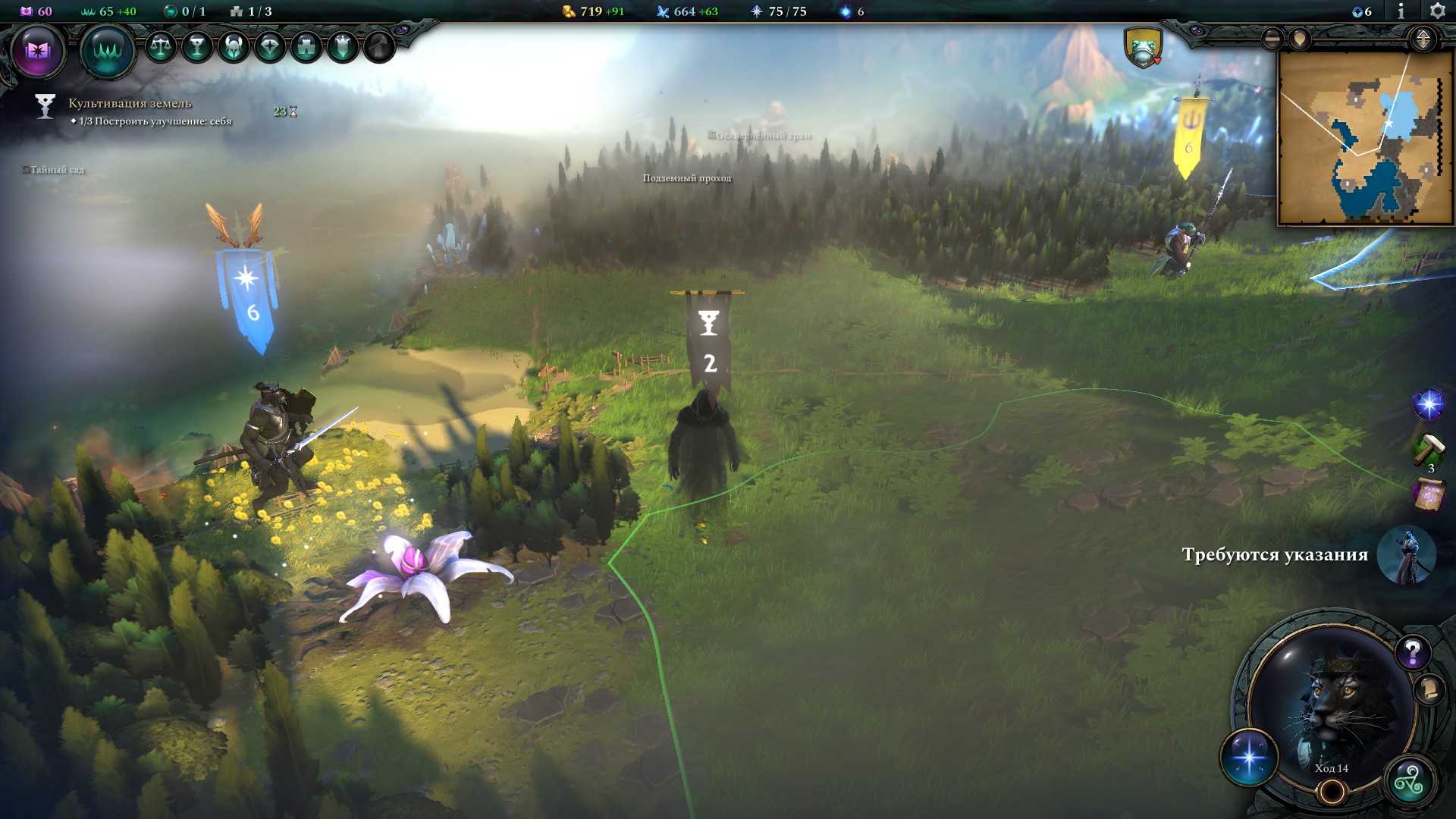Open the purple scroll notification
This screenshot has width=1456, height=819.
point(1428,495)
